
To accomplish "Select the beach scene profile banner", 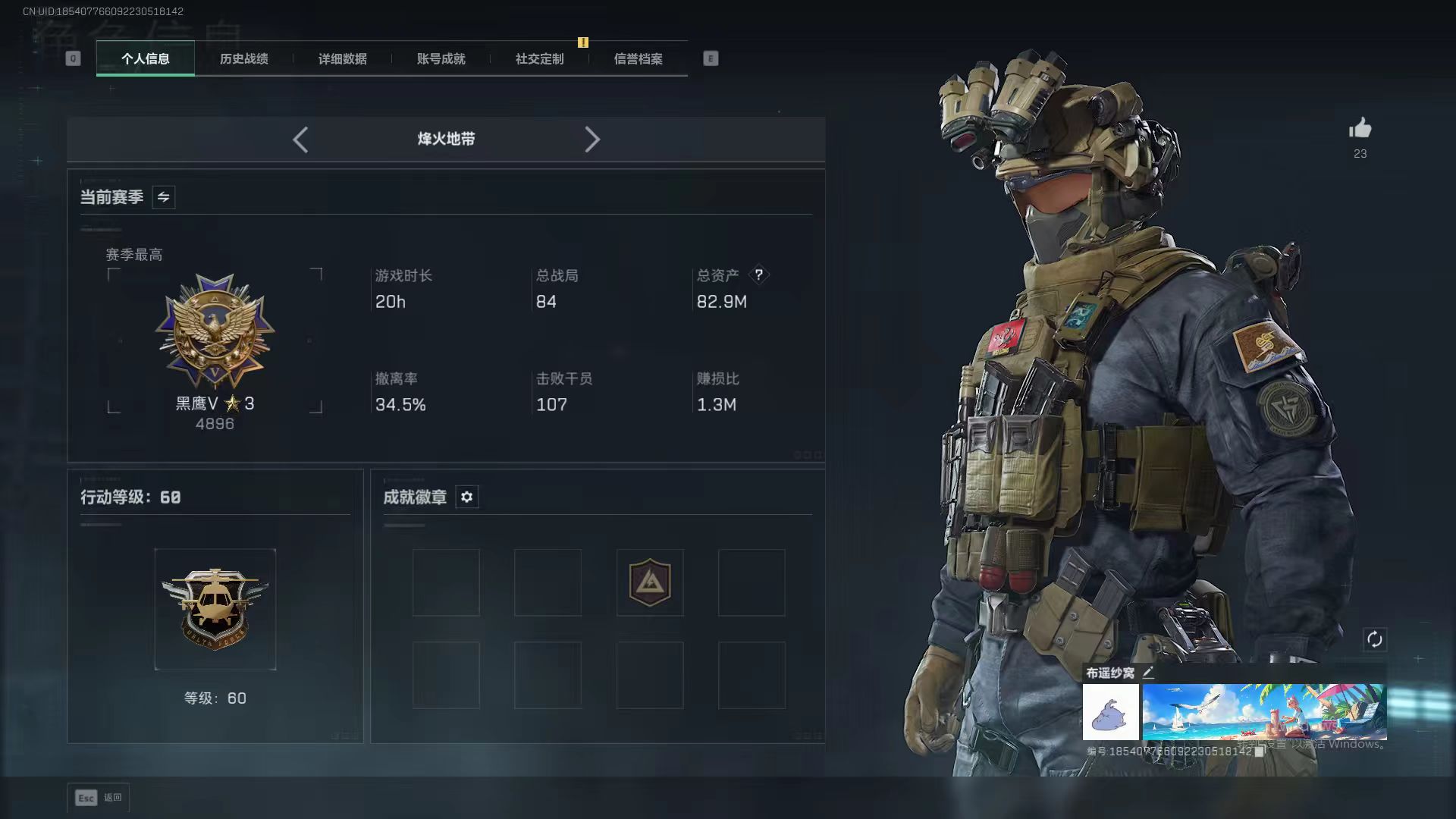I will 1264,712.
